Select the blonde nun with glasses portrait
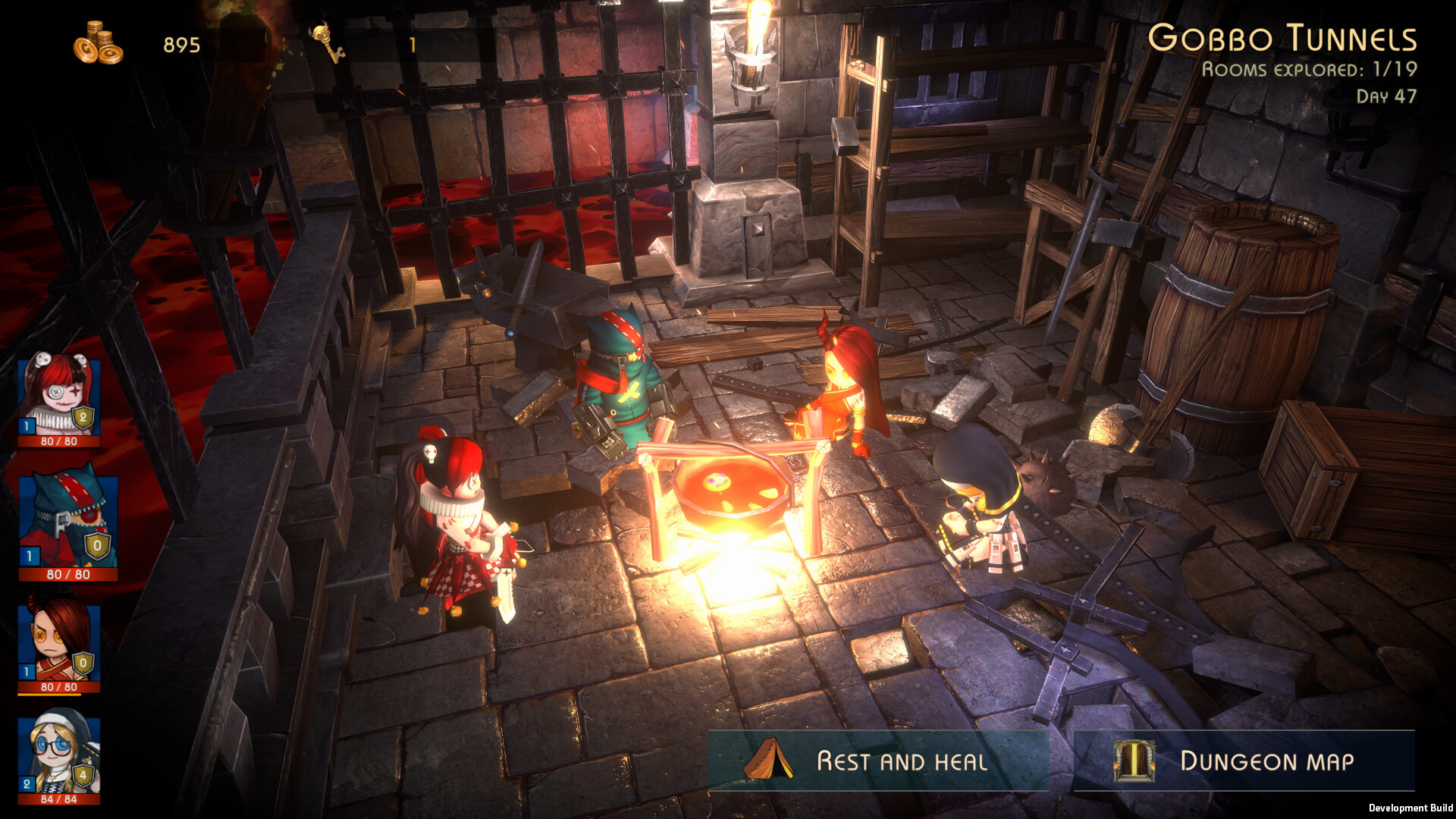The width and height of the screenshot is (1456, 819). 59,755
